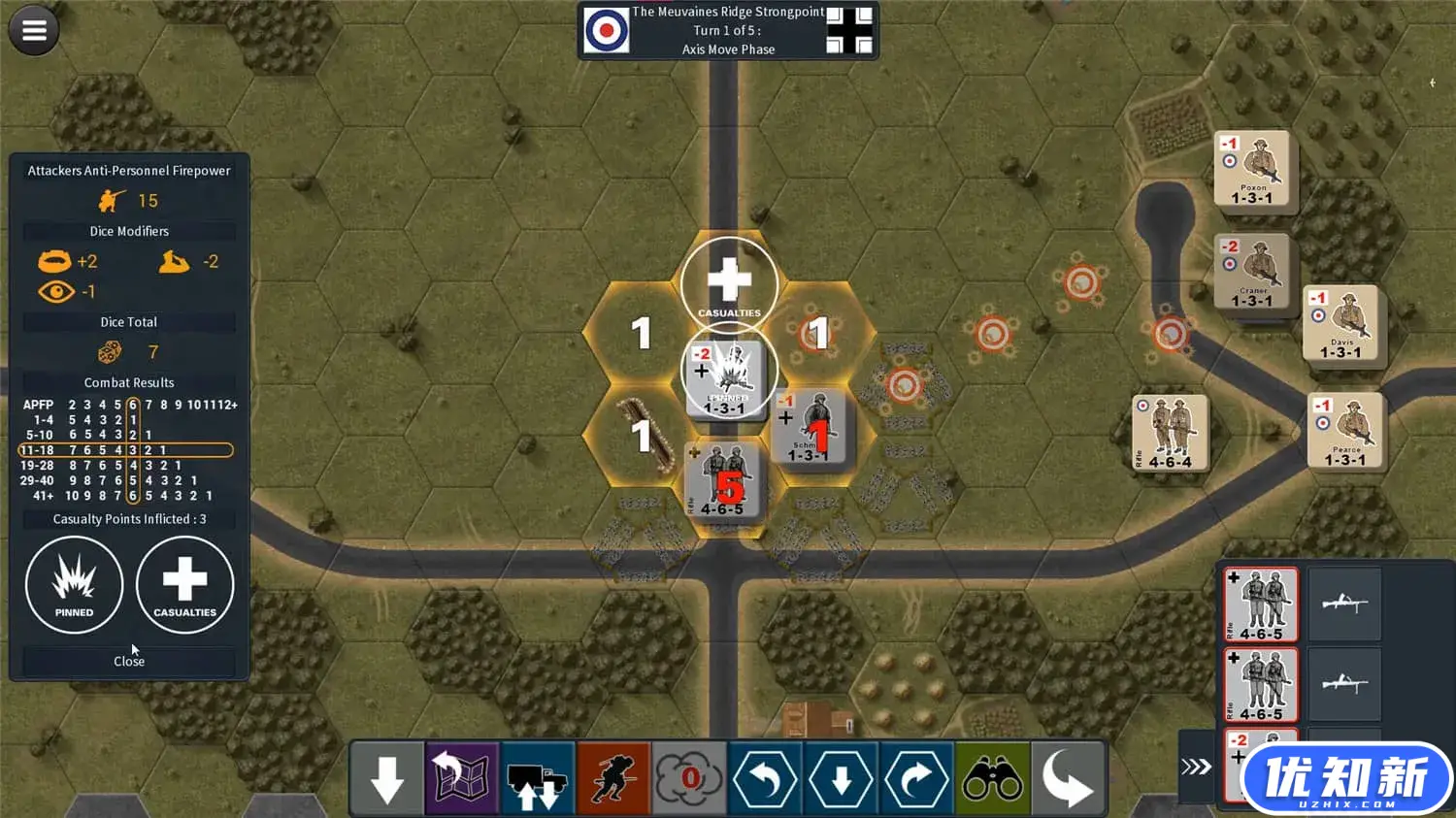Viewport: 1456px width, 818px height.
Task: Select the Craner 1-3-1 leader counter
Action: pos(1251,273)
